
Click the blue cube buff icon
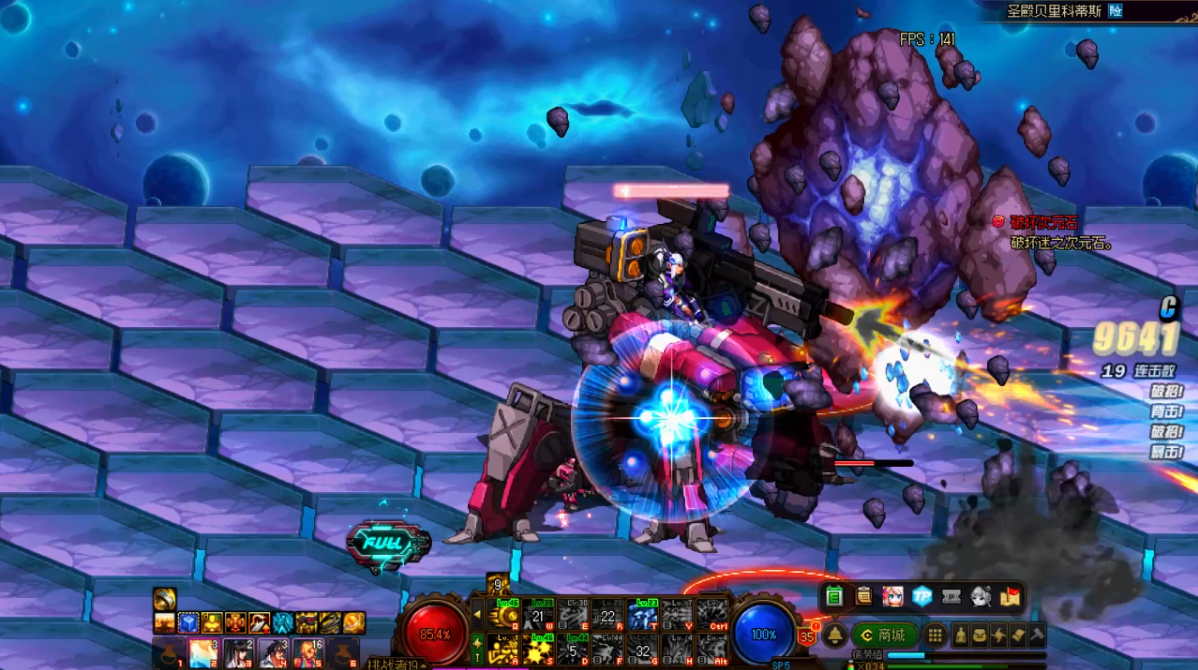[187, 623]
